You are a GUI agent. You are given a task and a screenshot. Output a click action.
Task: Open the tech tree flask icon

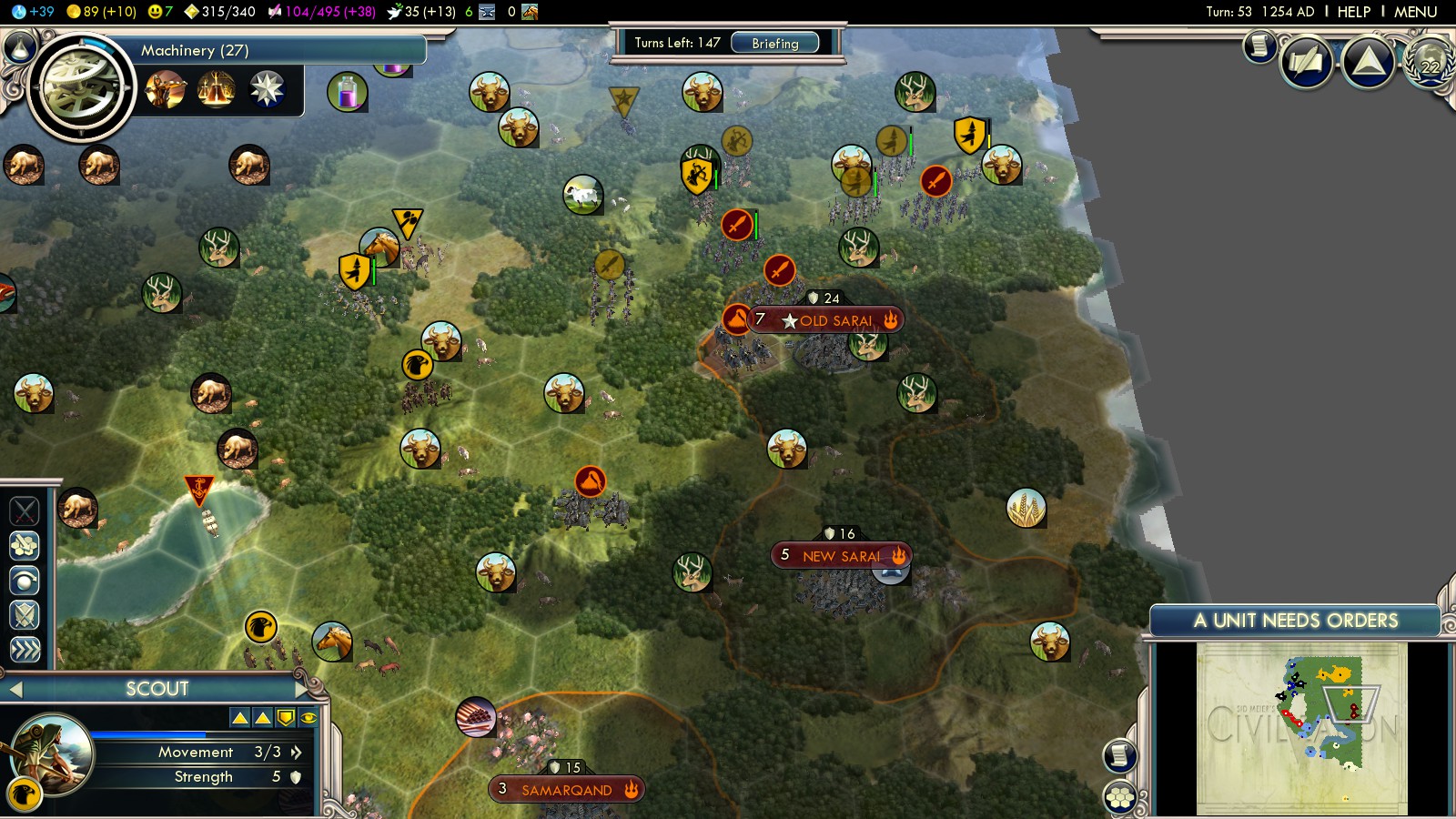coord(347,92)
